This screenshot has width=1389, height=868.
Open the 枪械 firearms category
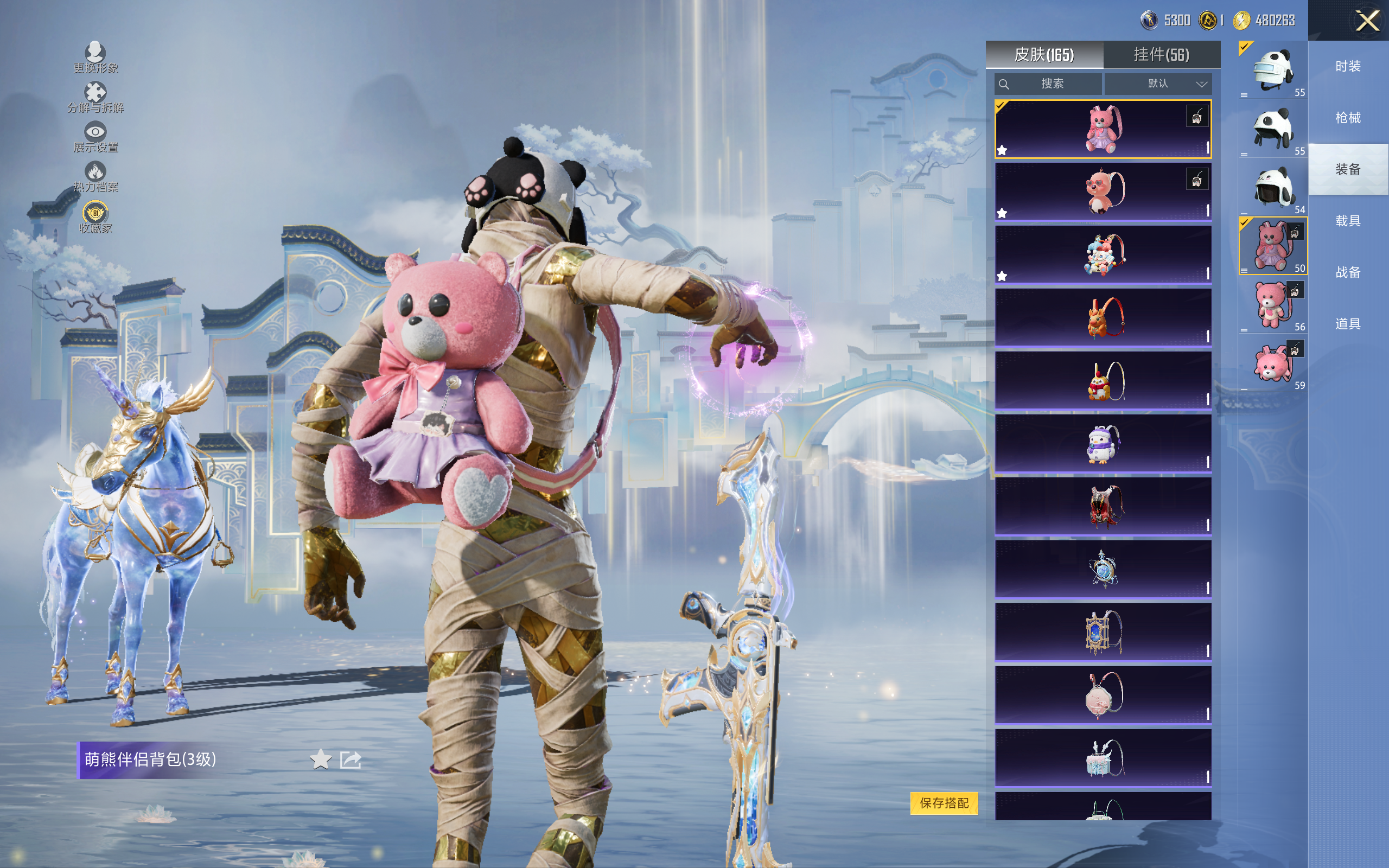[x=1348, y=118]
